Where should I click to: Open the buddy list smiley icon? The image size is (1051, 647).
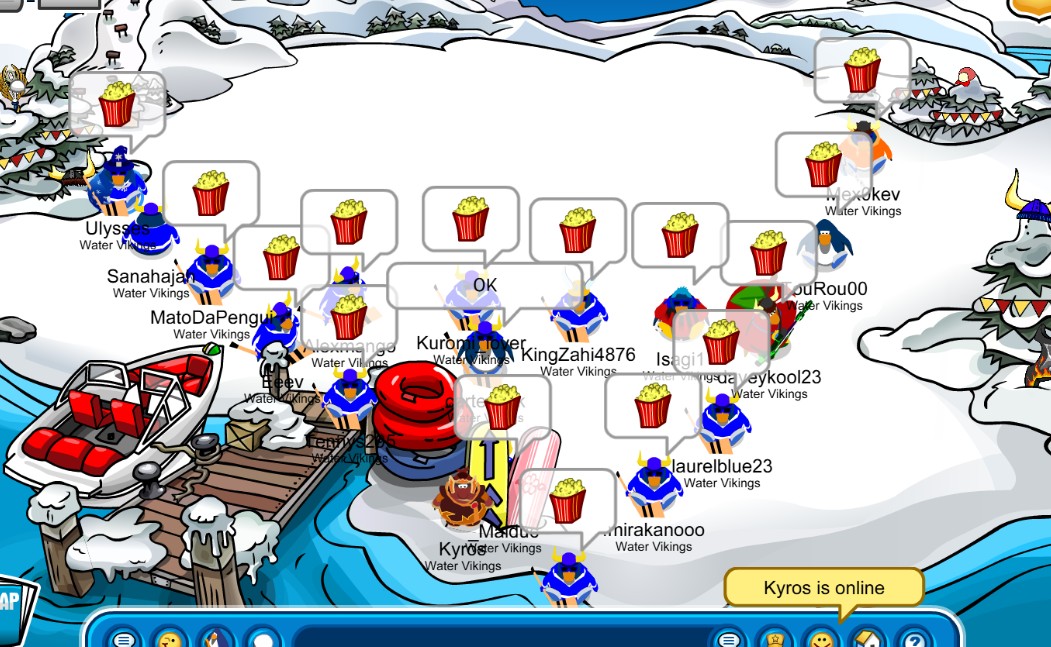pyautogui.click(x=820, y=638)
